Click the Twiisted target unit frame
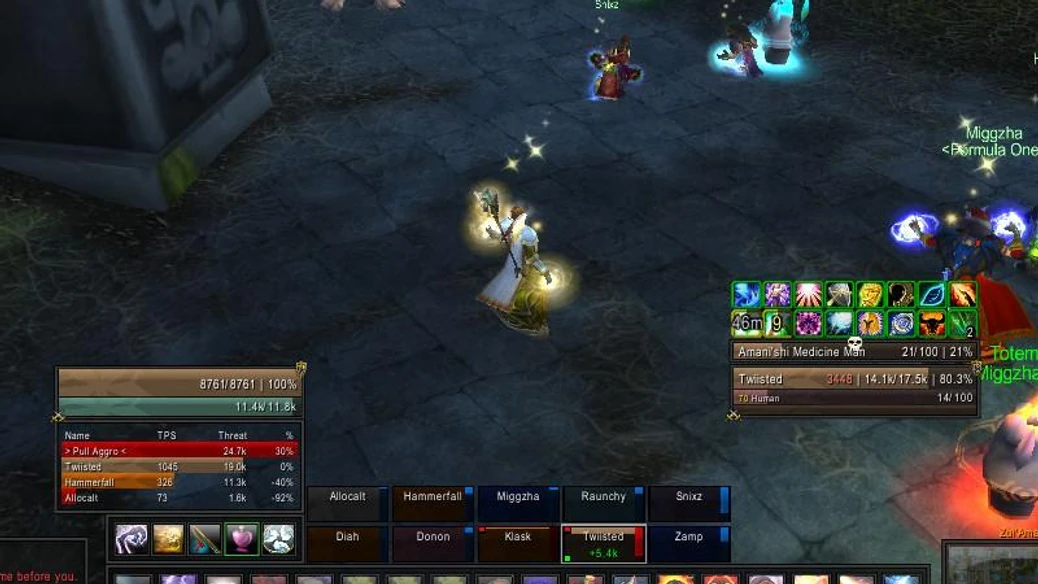 (854, 380)
